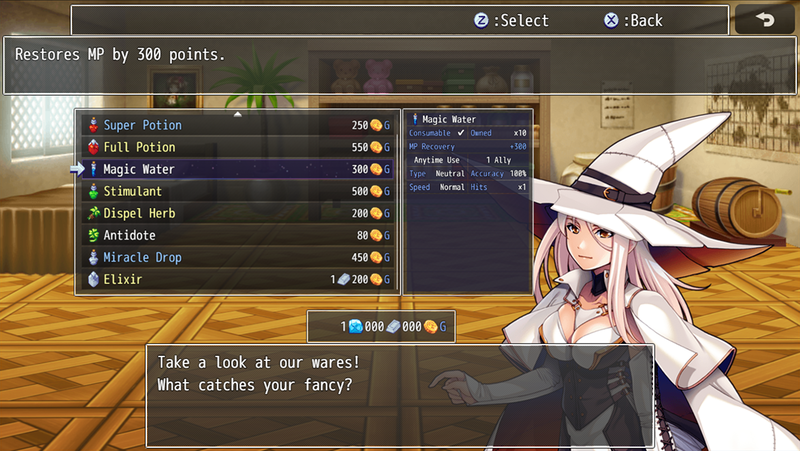Choose the Dispel Herb entry
The width and height of the screenshot is (800, 451).
[238, 214]
